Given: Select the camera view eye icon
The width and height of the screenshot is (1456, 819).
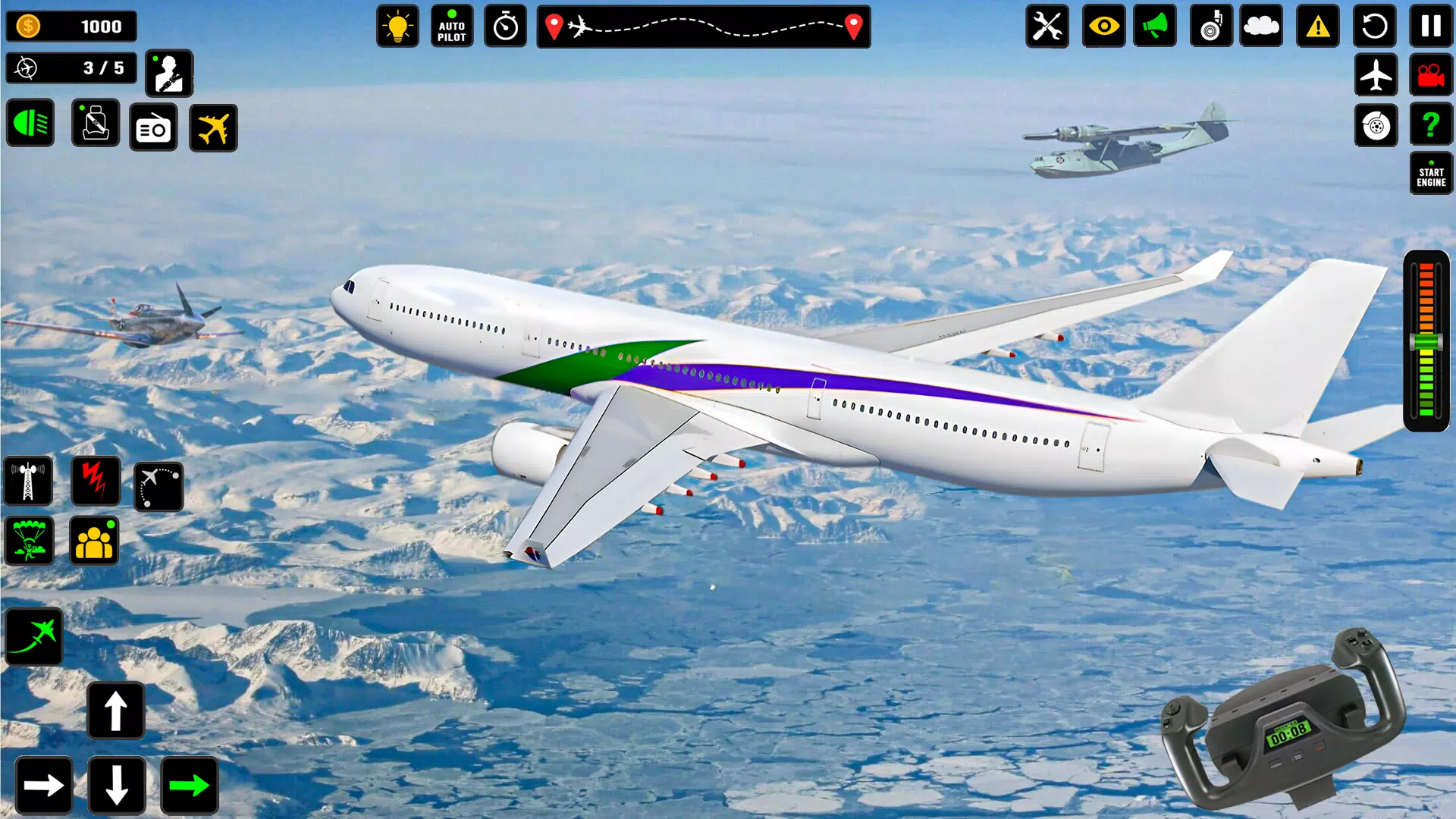Looking at the screenshot, I should (1103, 27).
